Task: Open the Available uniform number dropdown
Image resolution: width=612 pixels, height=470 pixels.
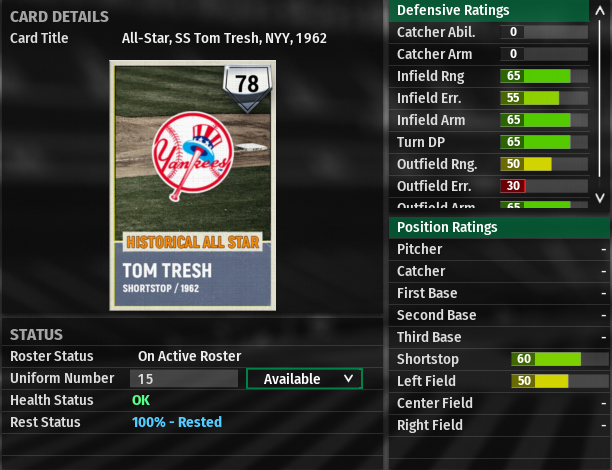Action: [x=304, y=379]
